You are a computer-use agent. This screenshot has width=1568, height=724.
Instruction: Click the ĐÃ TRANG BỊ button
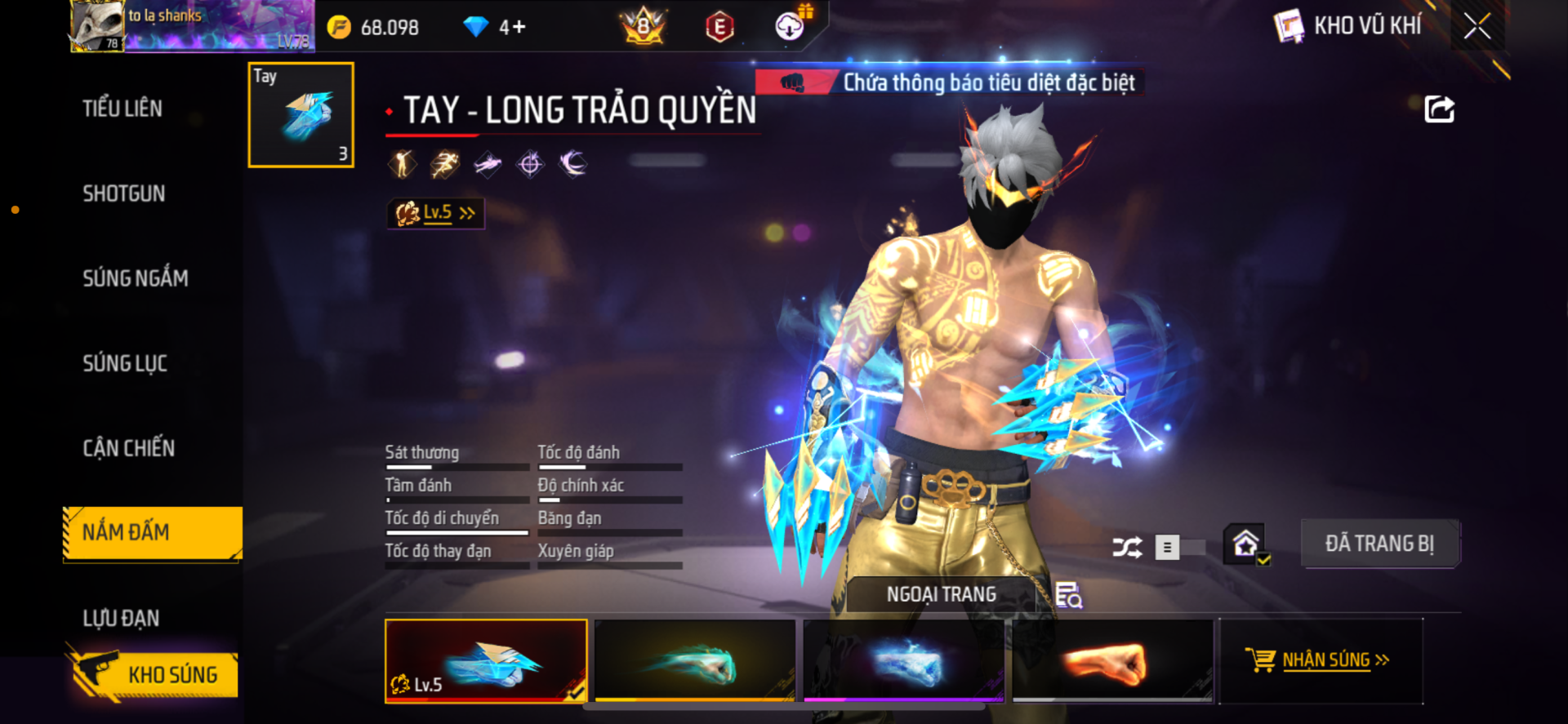click(x=1379, y=544)
